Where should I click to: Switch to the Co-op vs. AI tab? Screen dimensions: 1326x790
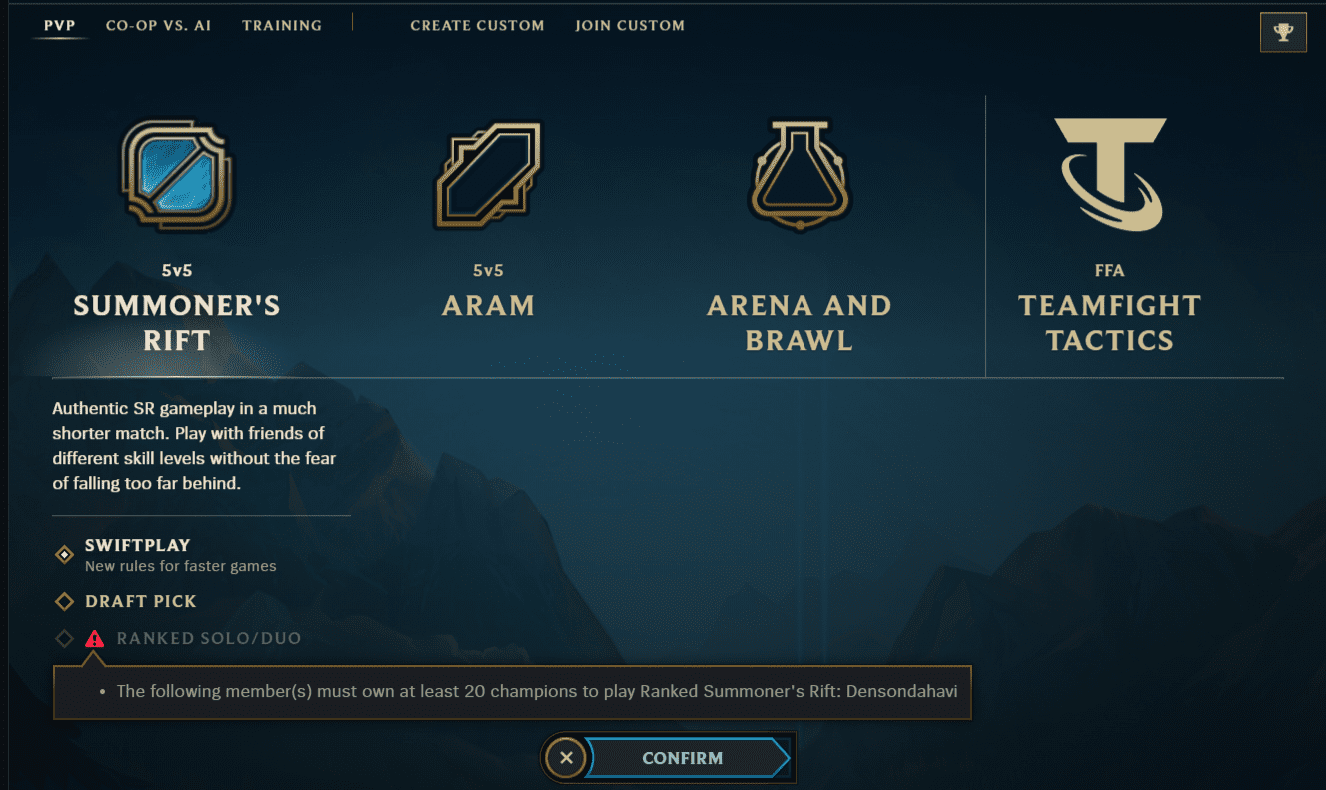158,25
